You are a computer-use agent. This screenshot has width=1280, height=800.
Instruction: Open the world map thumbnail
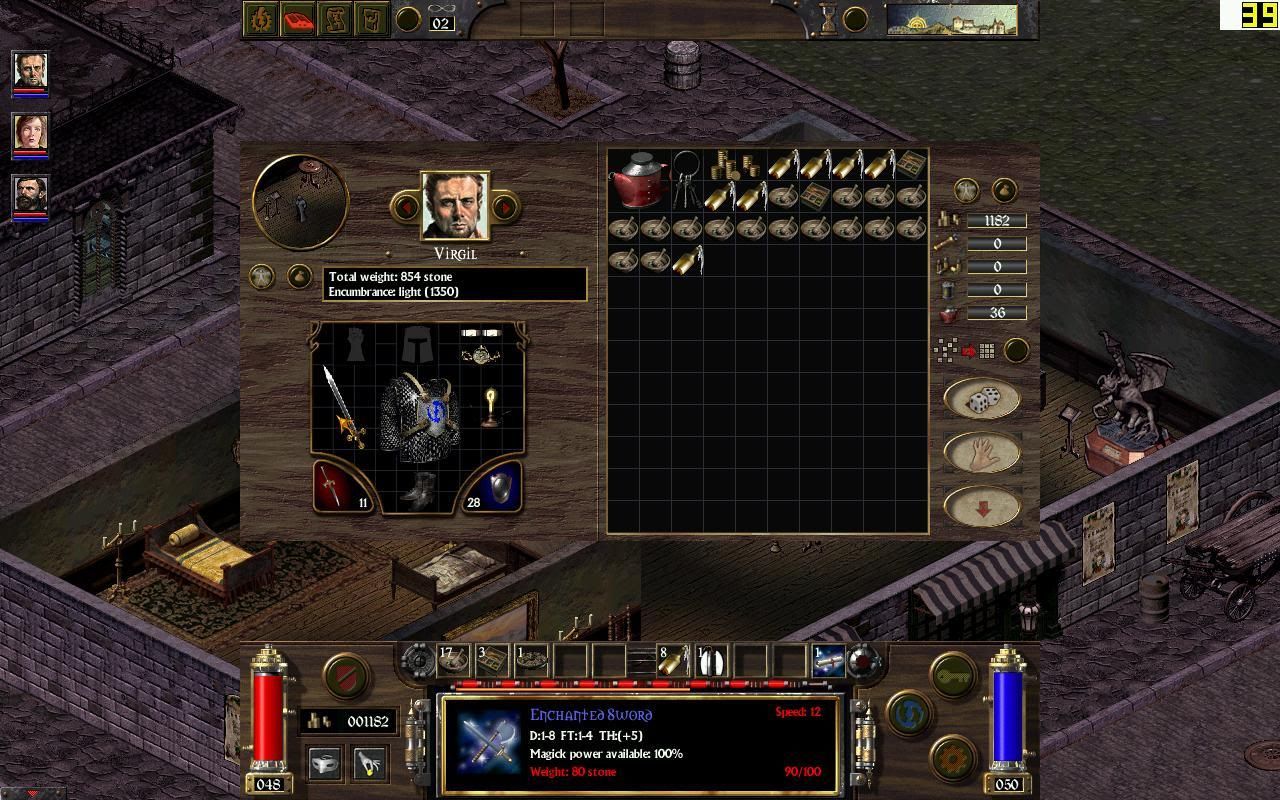point(951,19)
